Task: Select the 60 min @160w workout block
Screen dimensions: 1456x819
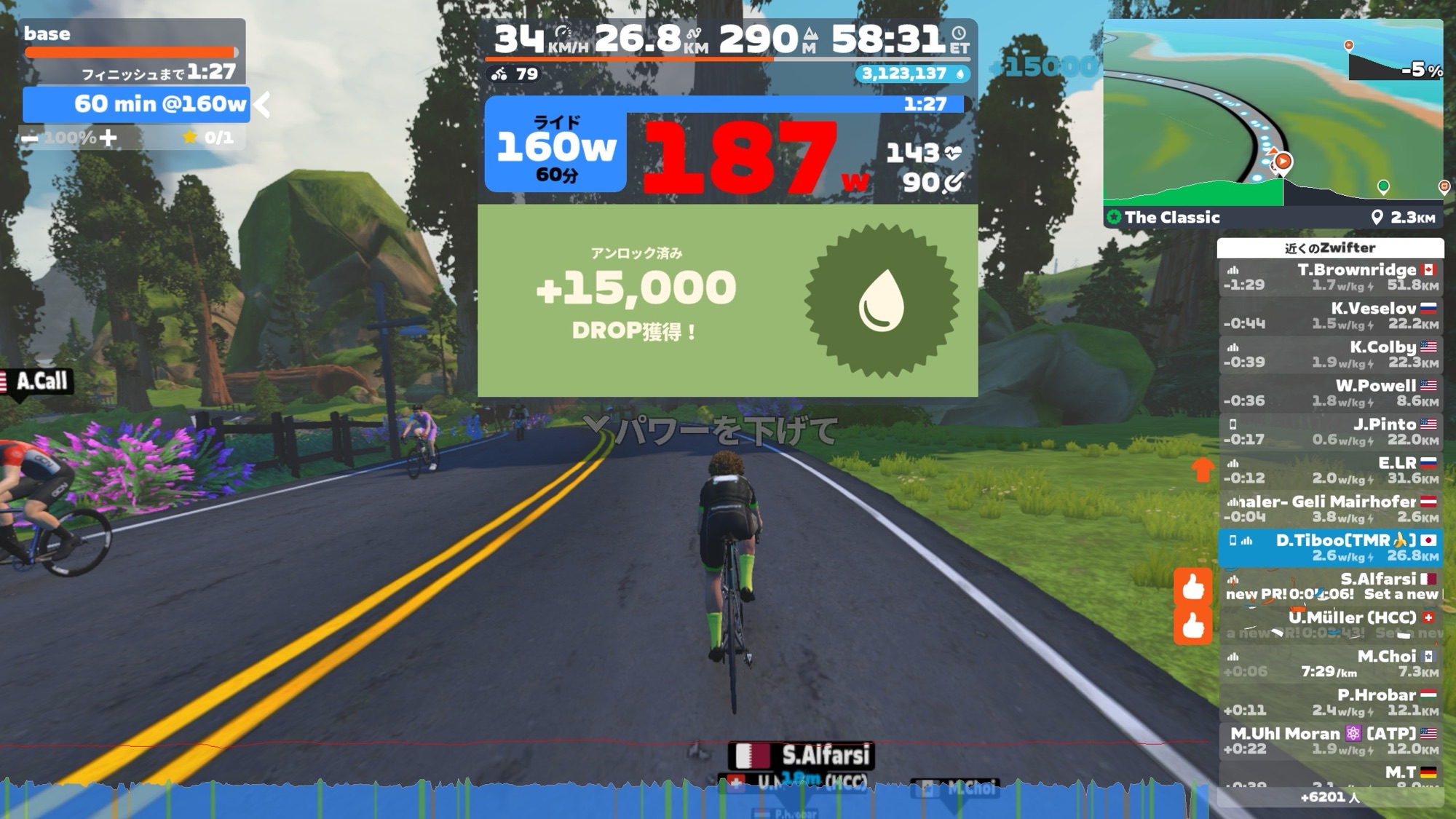Action: click(x=136, y=104)
